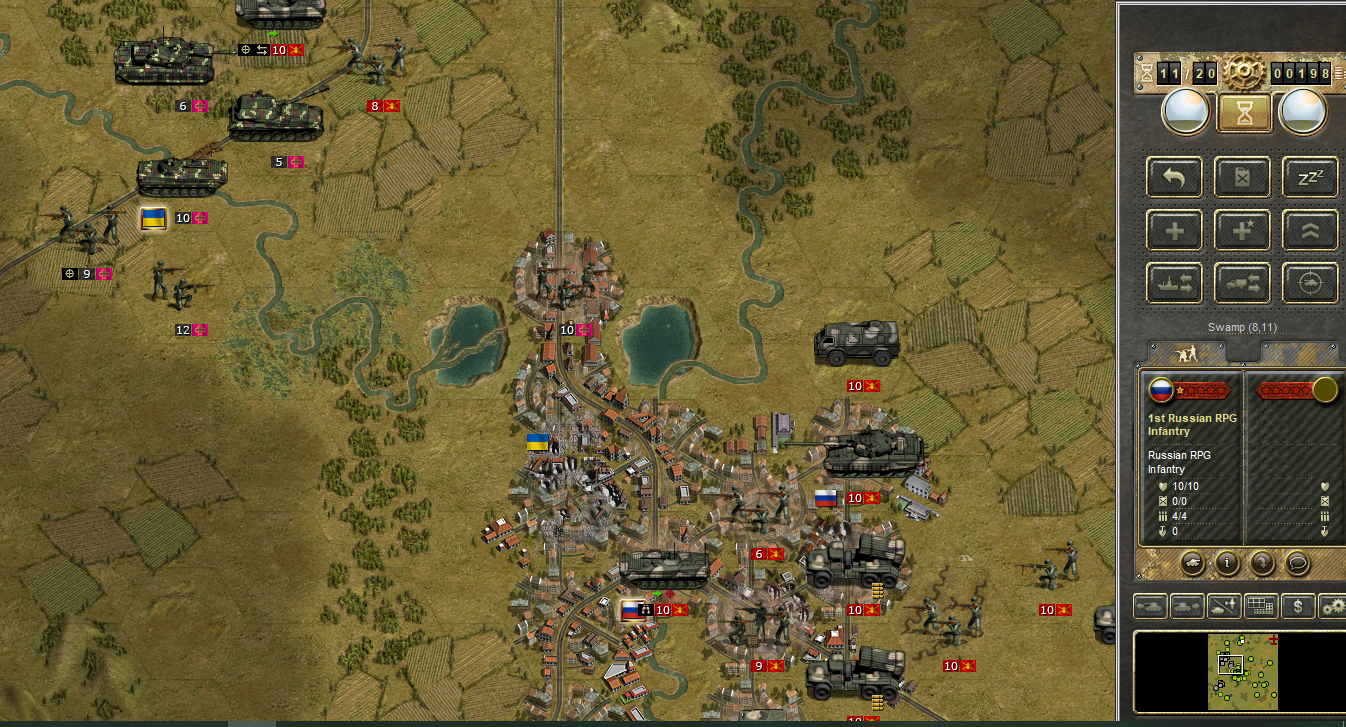Embark the unit using the ship swap button

click(x=1175, y=284)
